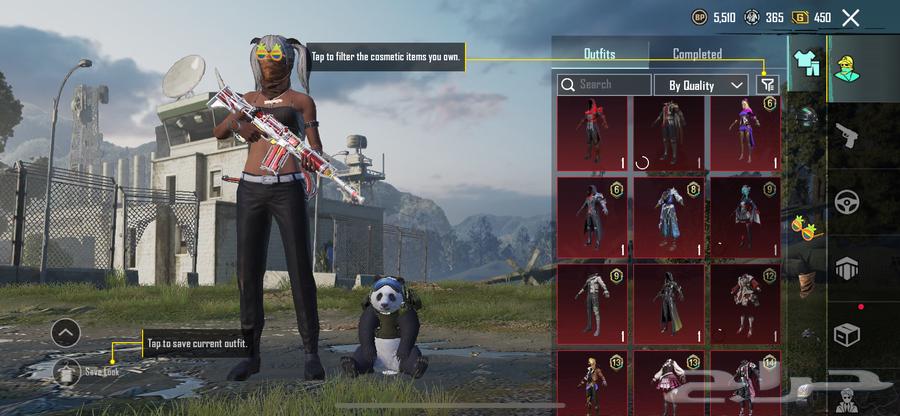Open the steering wheel vehicle category
Screen dimensions: 900x416
848,202
